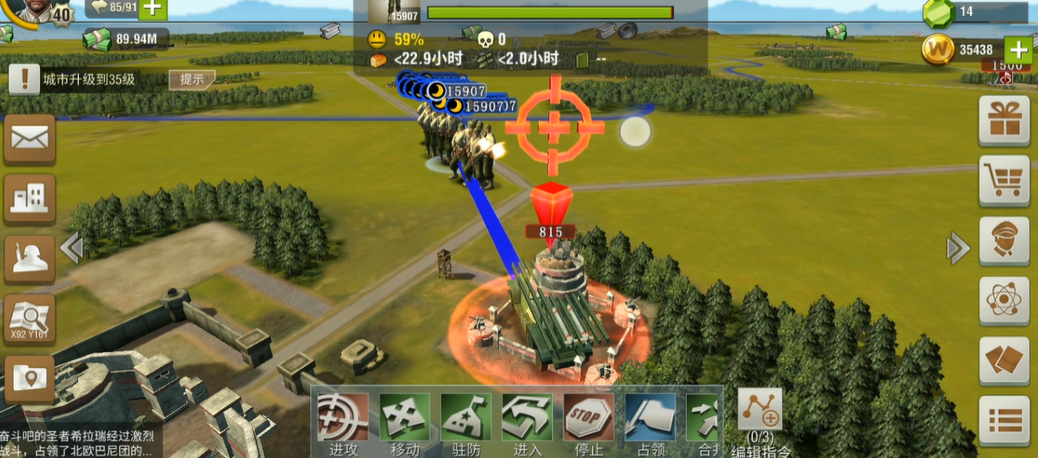This screenshot has width=1038, height=458.
Task: Collapse the left panel with the double arrow
Action: click(x=70, y=246)
